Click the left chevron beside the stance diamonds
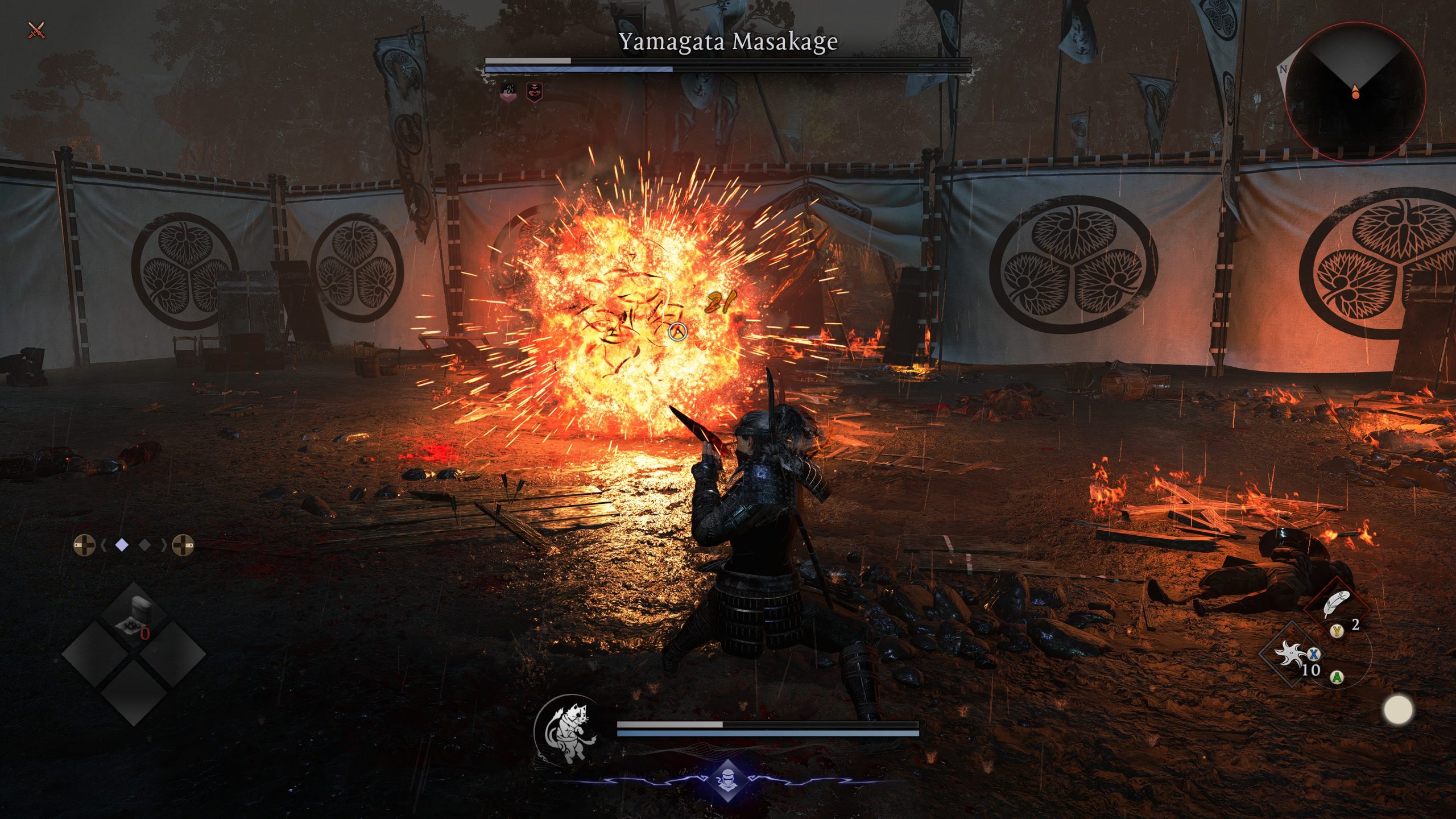Image resolution: width=1456 pixels, height=819 pixels. point(104,545)
